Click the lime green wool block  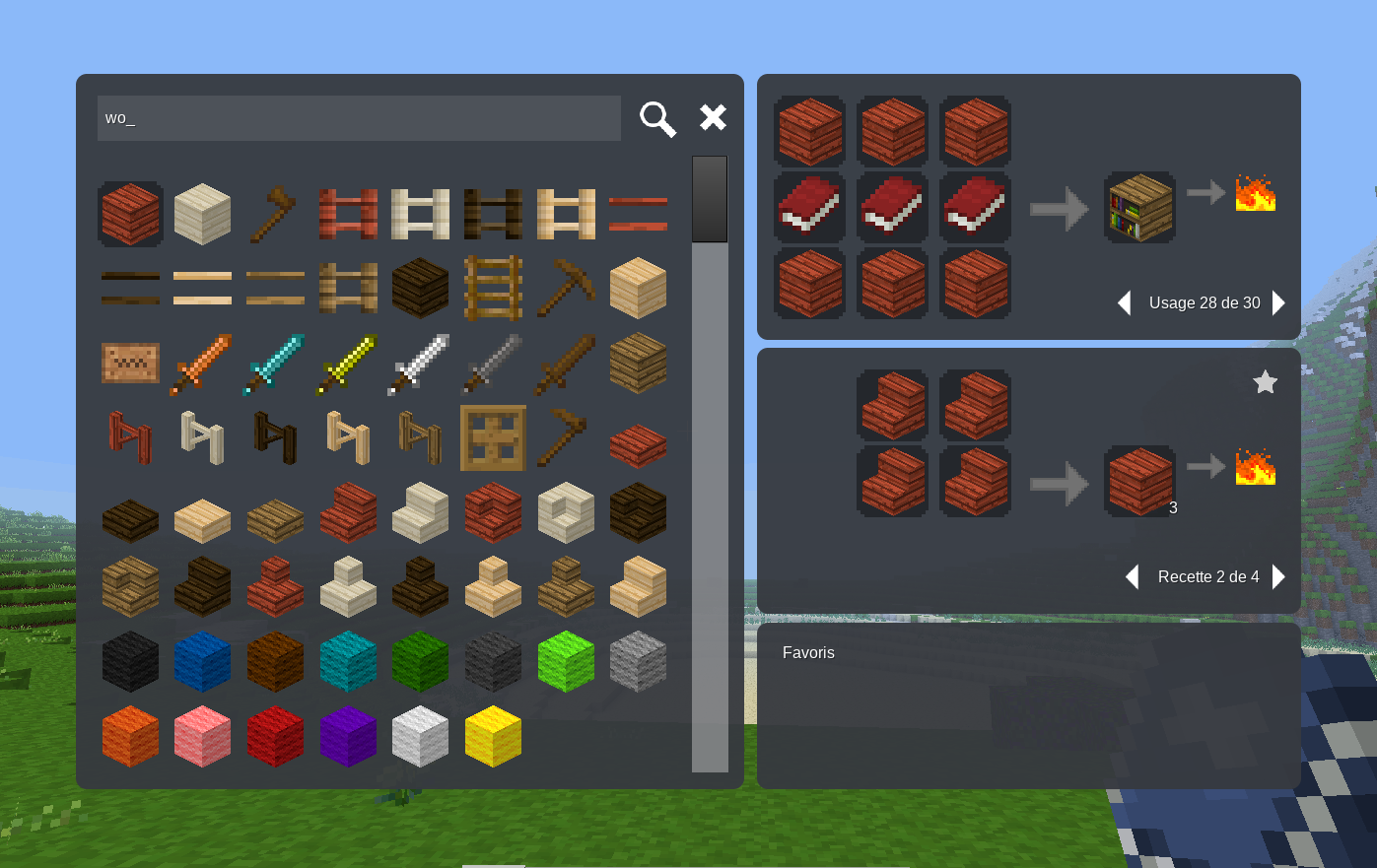coord(566,662)
